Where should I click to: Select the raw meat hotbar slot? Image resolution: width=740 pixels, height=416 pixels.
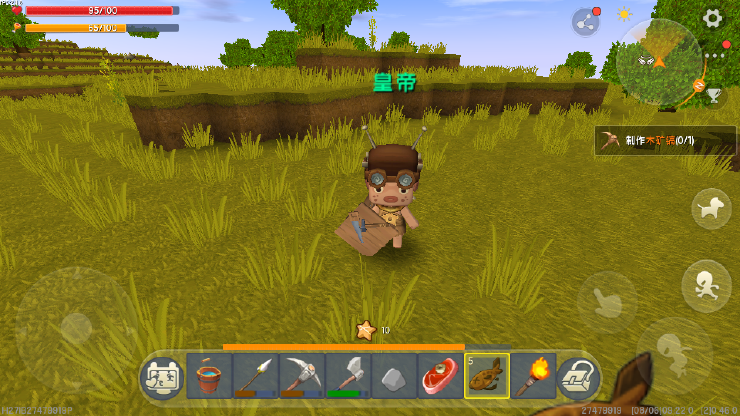click(439, 377)
